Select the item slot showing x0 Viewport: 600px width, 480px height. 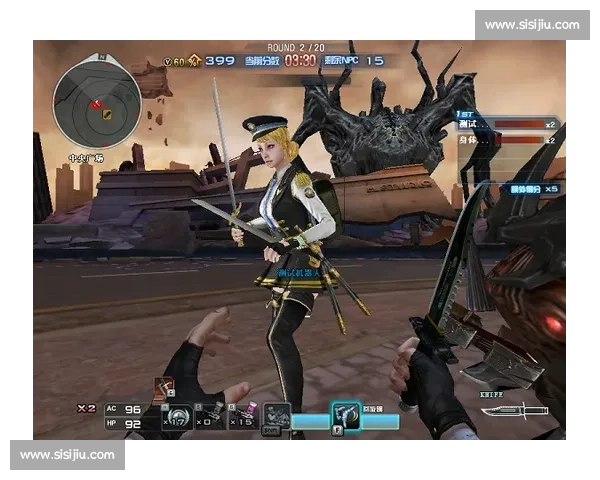click(x=209, y=416)
